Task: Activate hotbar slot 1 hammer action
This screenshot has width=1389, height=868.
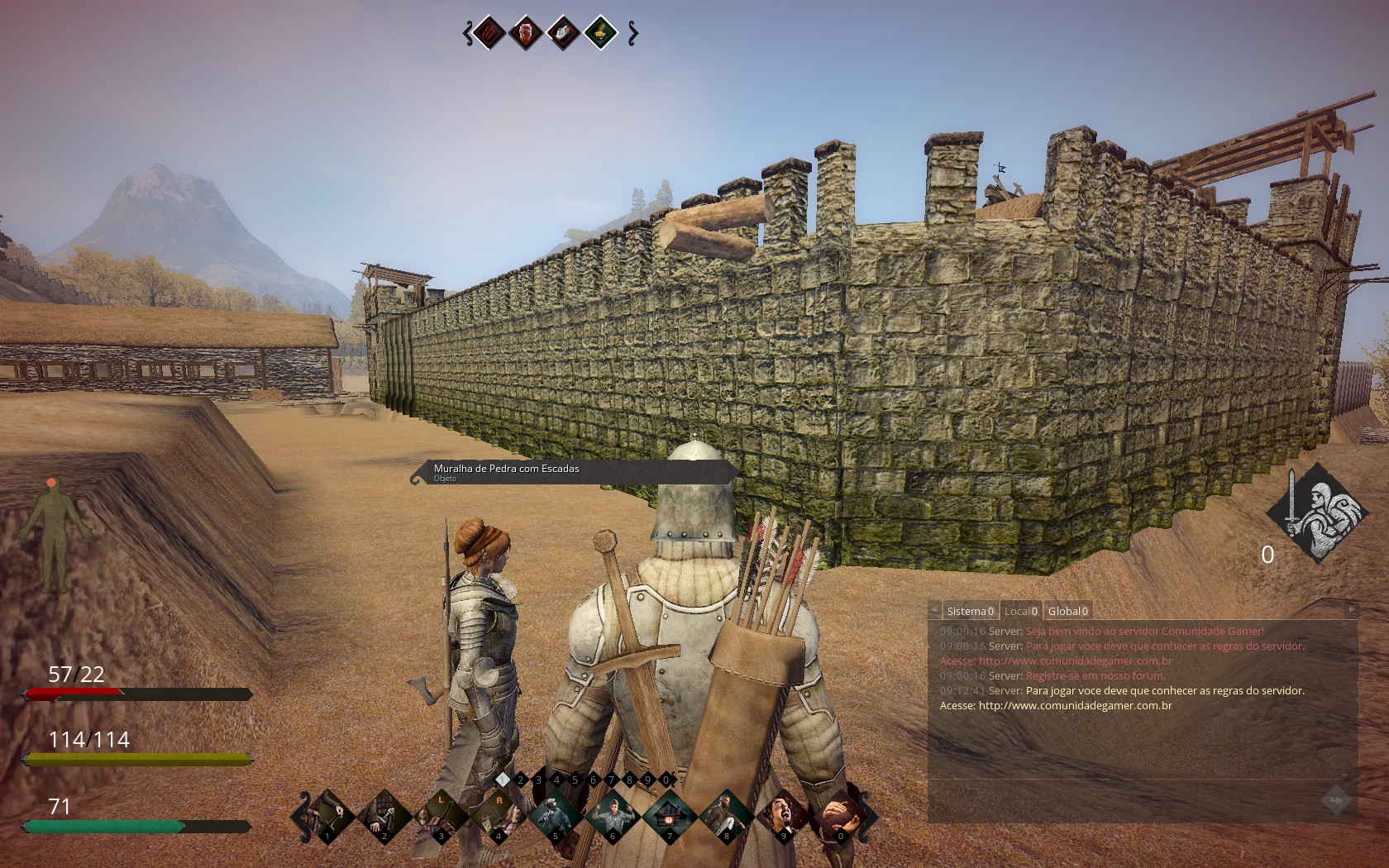Action: click(328, 814)
